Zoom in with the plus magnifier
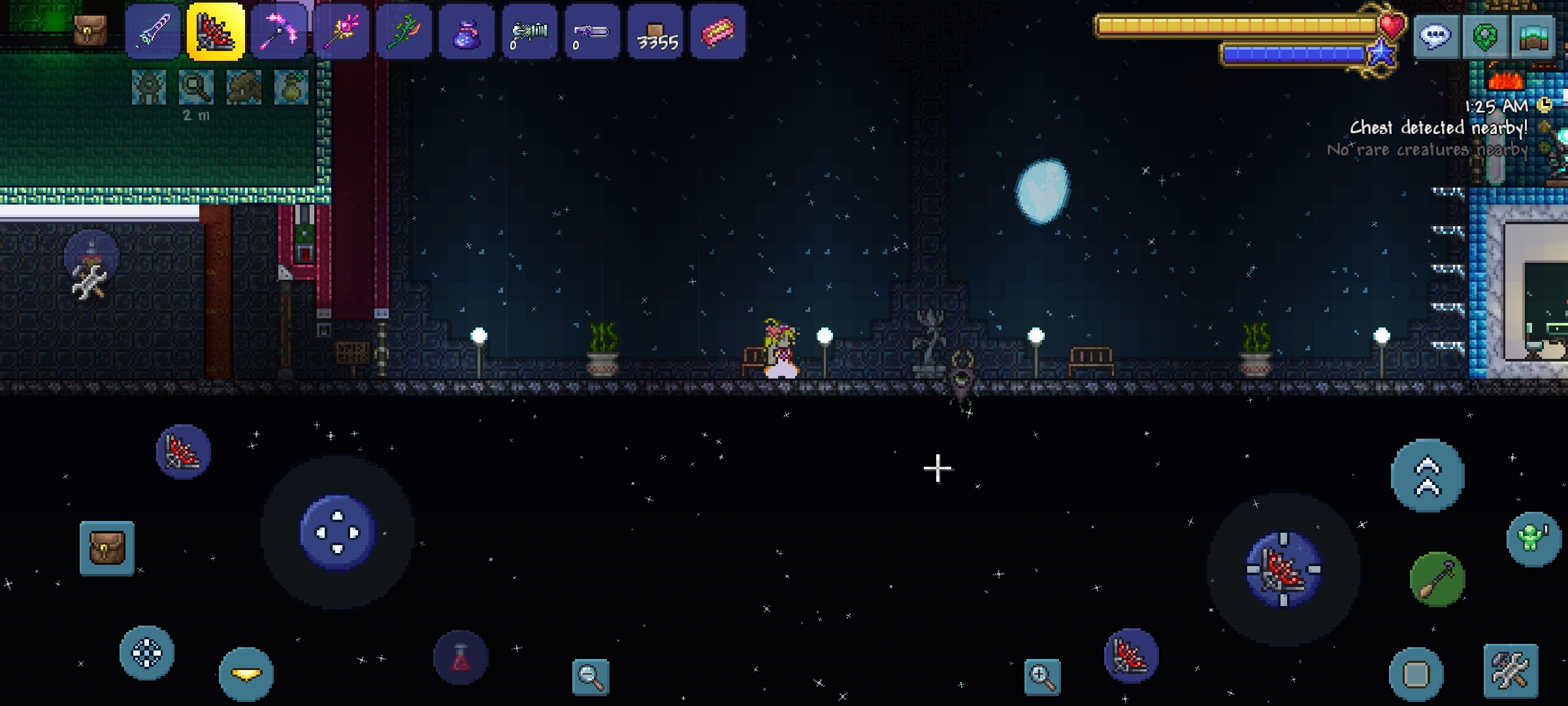Viewport: 1568px width, 706px height. pyautogui.click(x=1042, y=677)
